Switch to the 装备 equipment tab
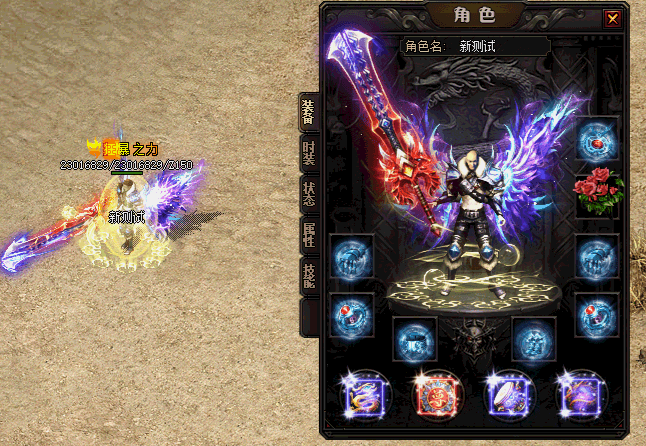The width and height of the screenshot is (646, 446). pos(309,113)
